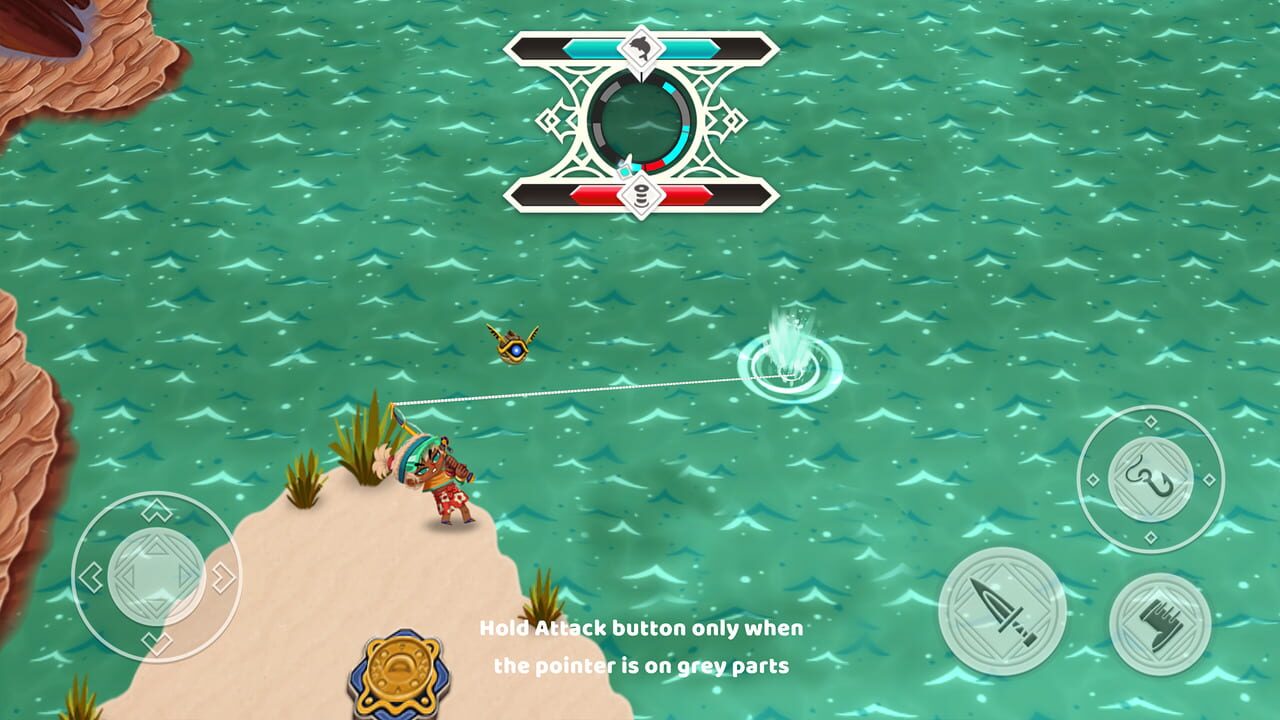Screen dimensions: 1280x720
Task: Tap the winged boot dash button
Action: pyautogui.click(x=1160, y=624)
